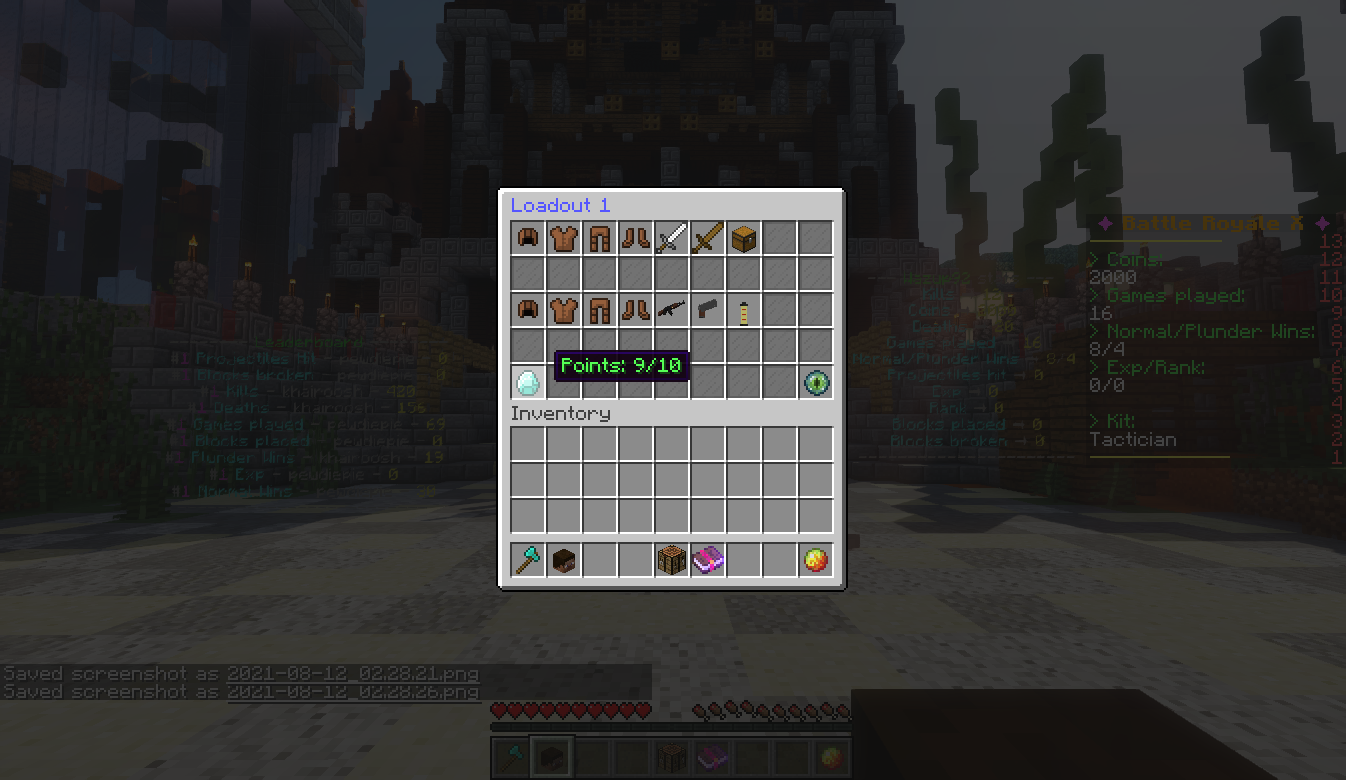Viewport: 1346px width, 780px height.
Task: Select the assault rifle slot
Action: tap(672, 311)
